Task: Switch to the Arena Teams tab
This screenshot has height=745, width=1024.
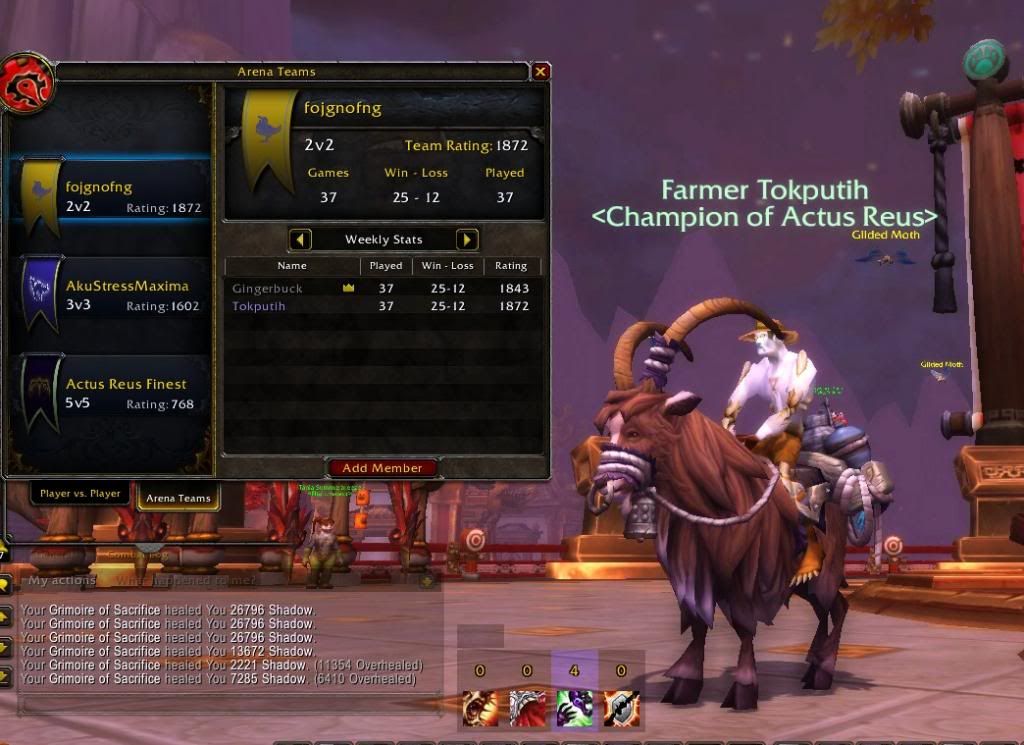Action: [x=178, y=497]
